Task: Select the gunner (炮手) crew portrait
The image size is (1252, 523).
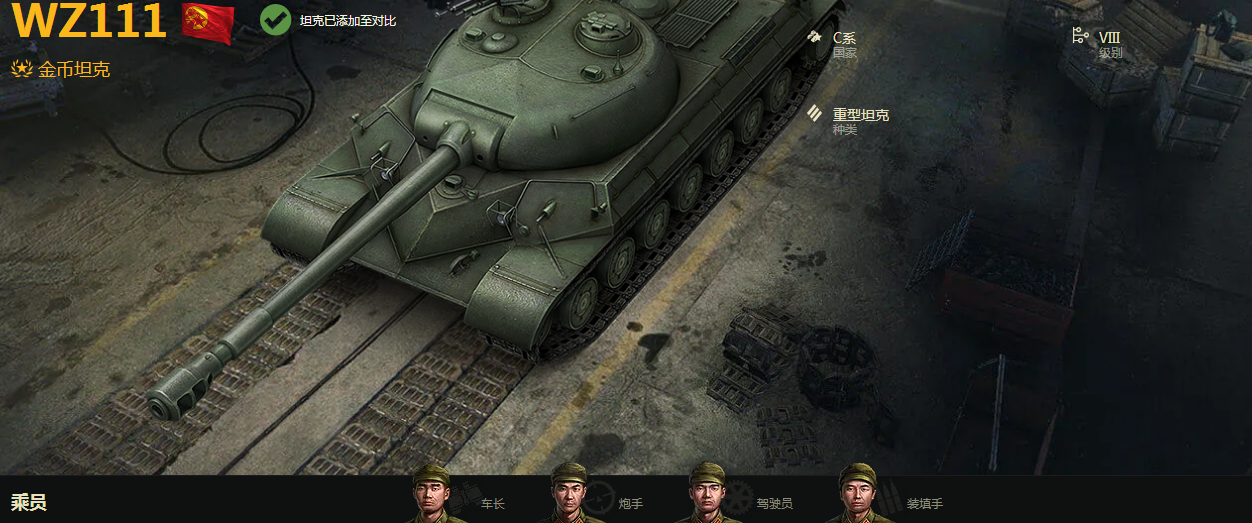Action: [x=569, y=495]
